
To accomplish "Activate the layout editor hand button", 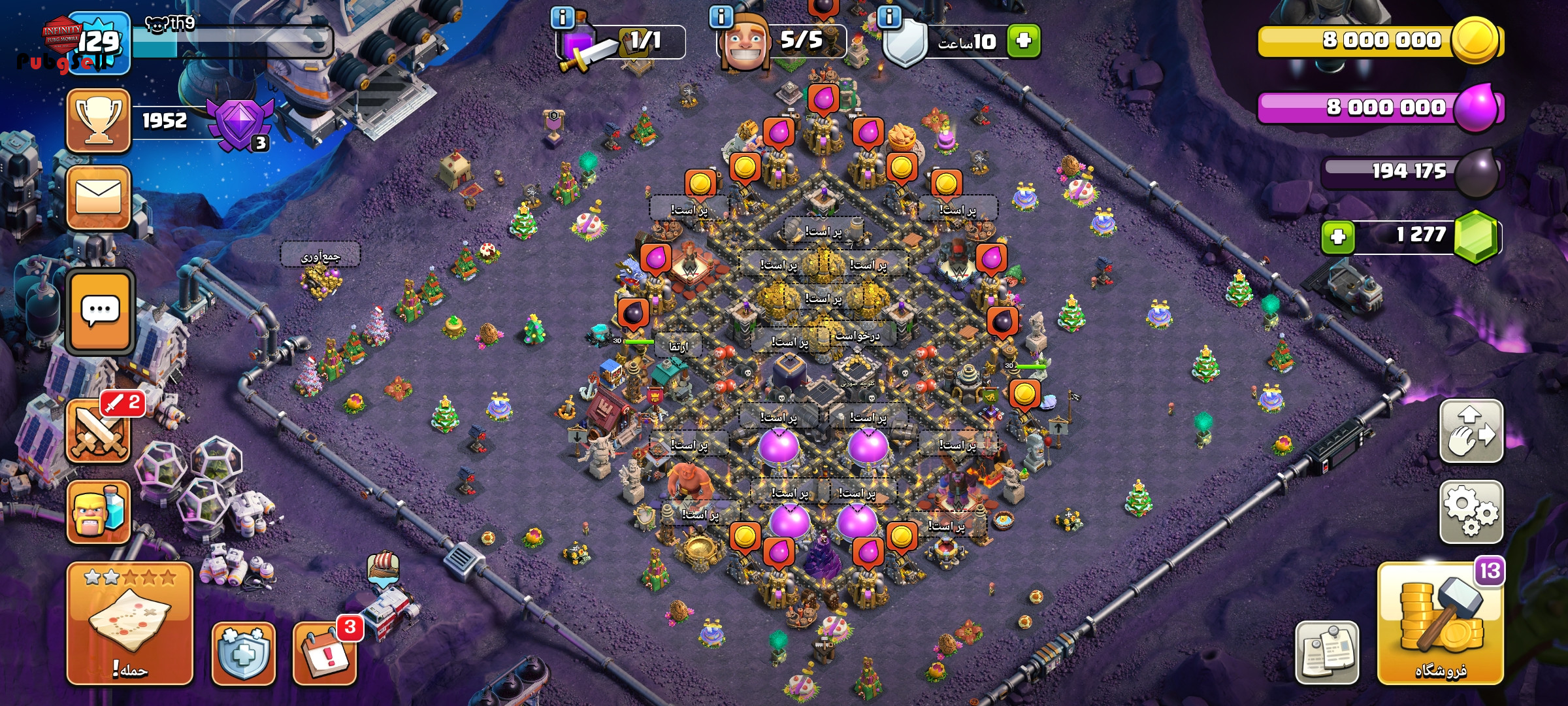I will pyautogui.click(x=1471, y=431).
